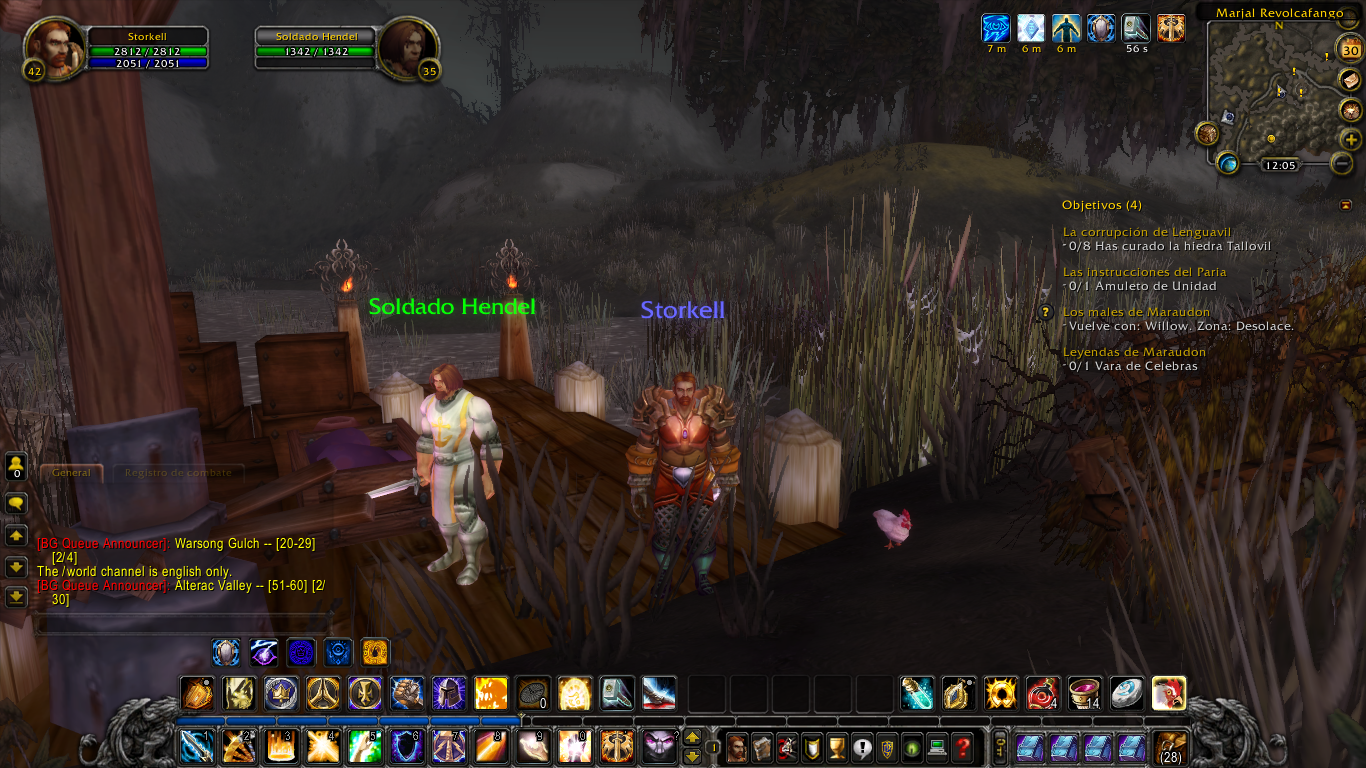Cancel the 56 second buff icon
The height and width of the screenshot is (768, 1366).
(1135, 28)
